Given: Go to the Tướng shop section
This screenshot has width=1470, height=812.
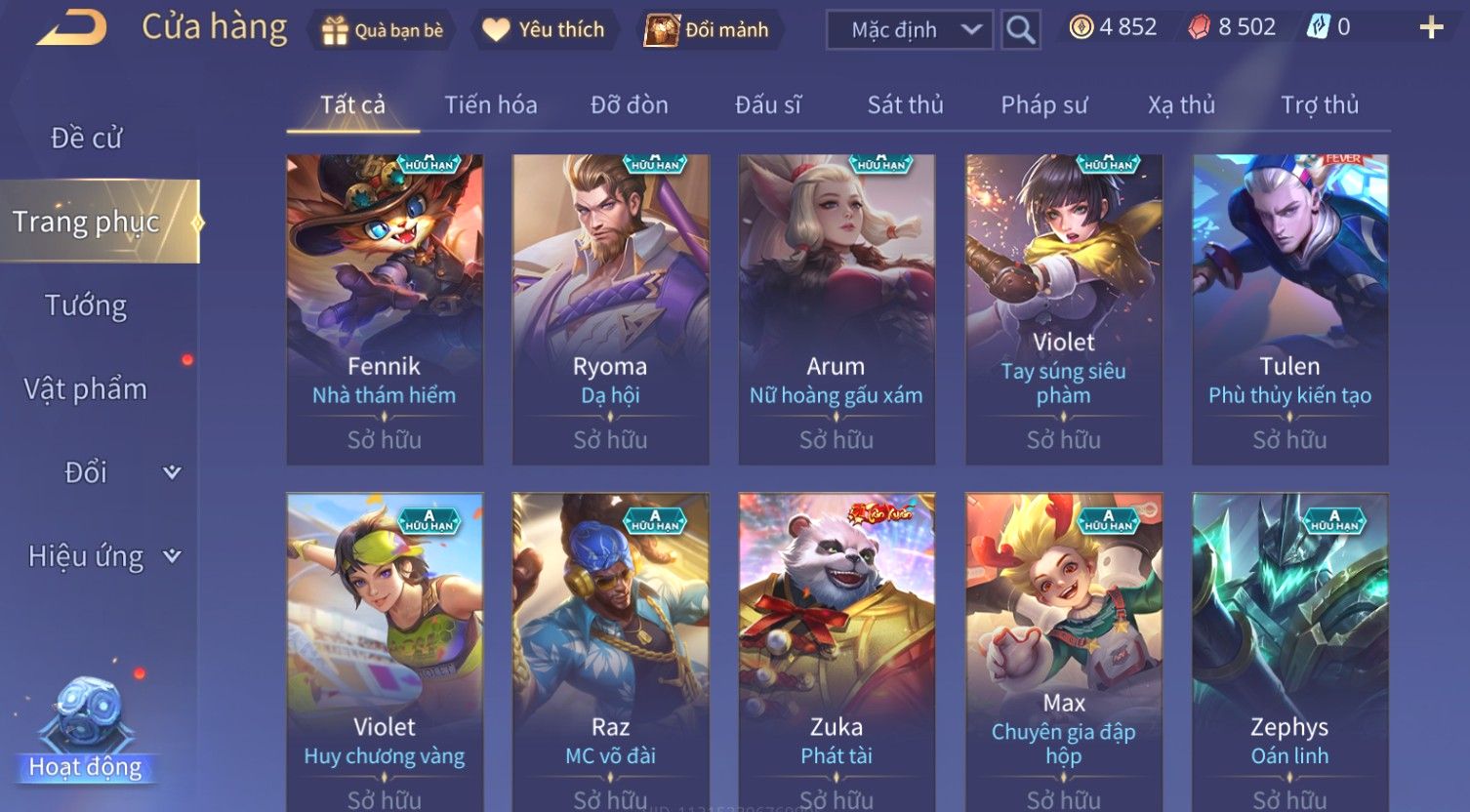Looking at the screenshot, I should 86,306.
